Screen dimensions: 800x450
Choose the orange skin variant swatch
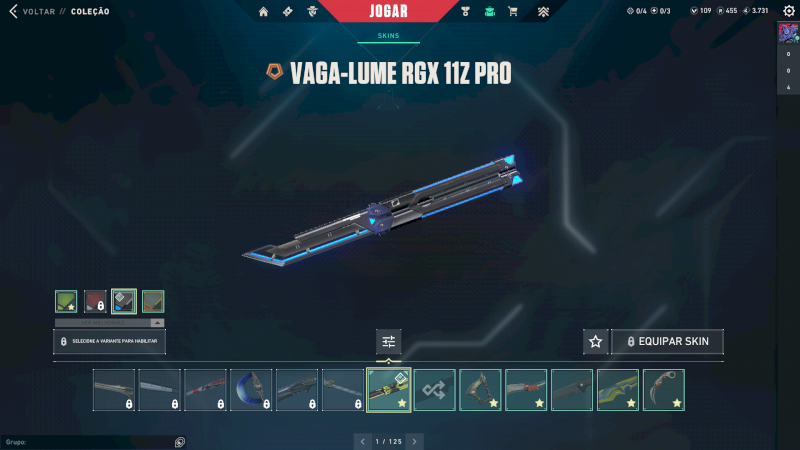pyautogui.click(x=153, y=301)
